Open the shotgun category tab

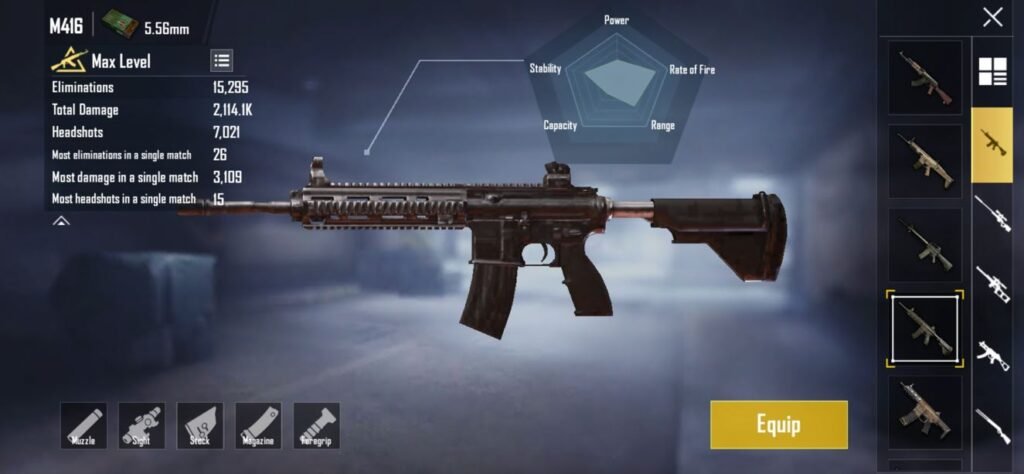tap(992, 425)
